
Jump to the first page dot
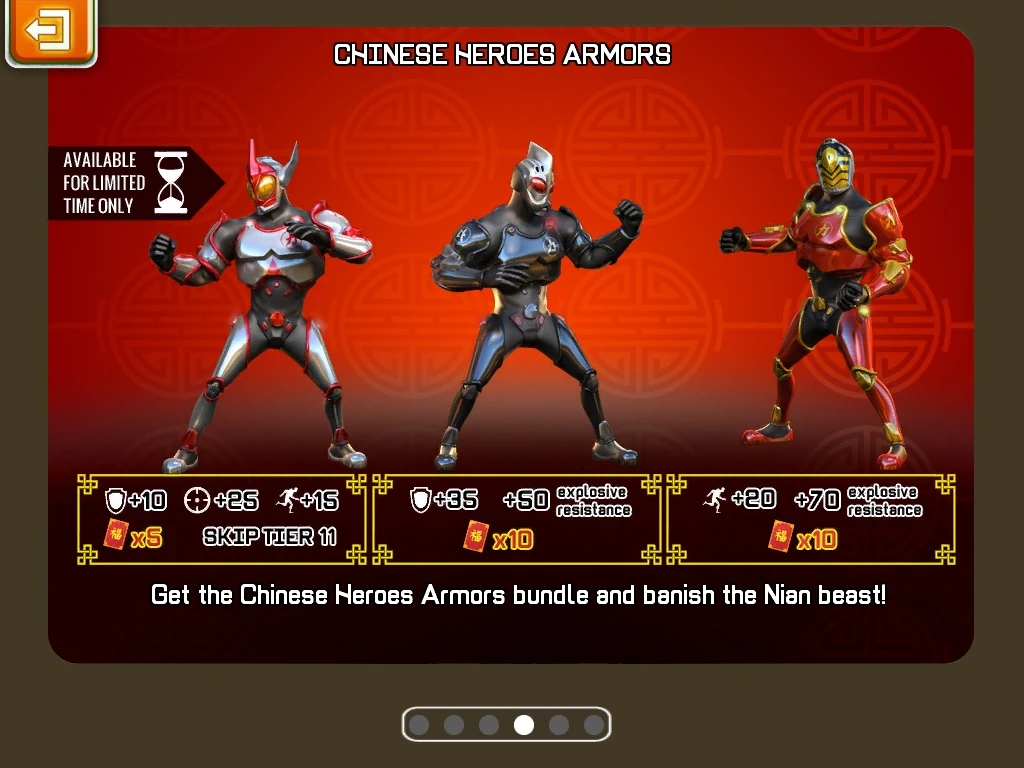tap(419, 725)
